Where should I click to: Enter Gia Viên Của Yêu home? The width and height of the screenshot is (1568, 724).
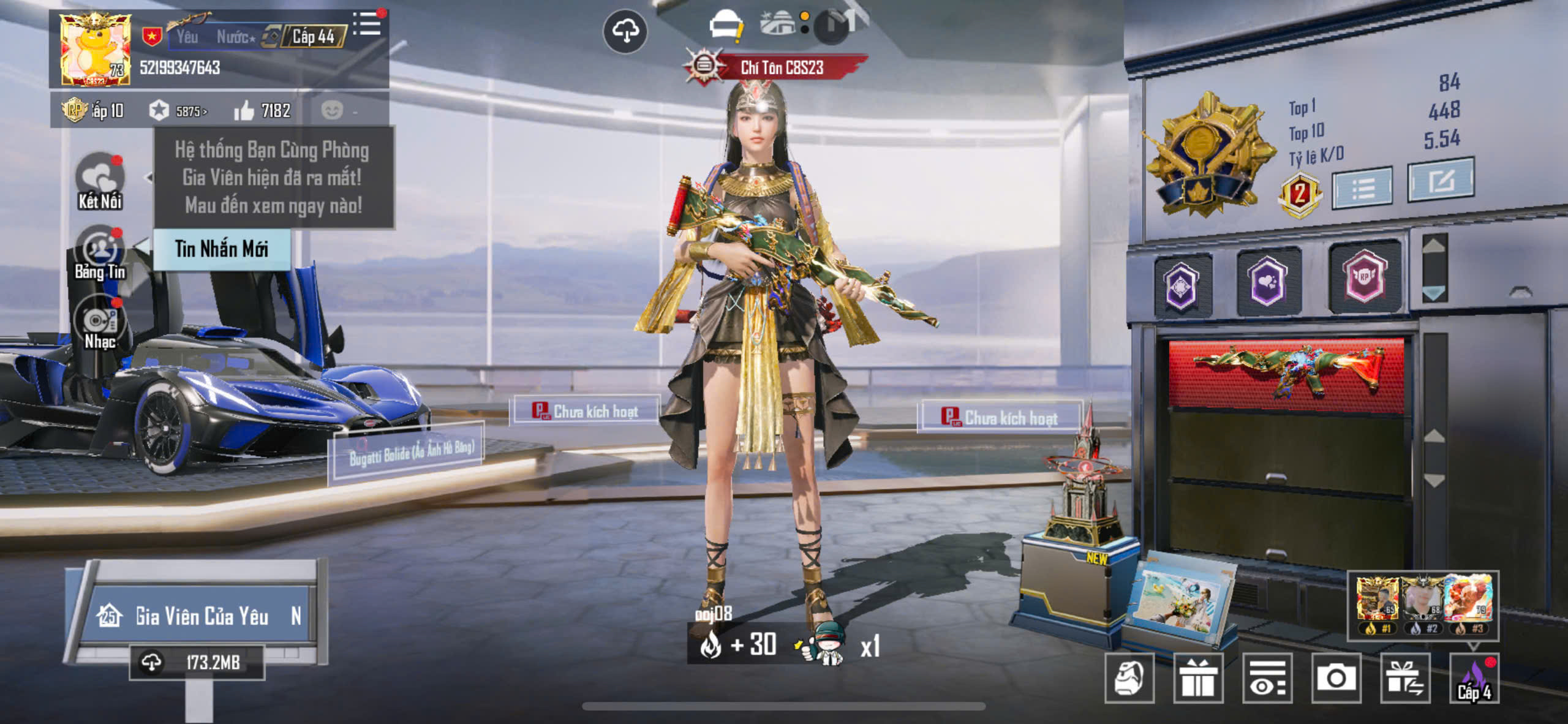coord(201,616)
